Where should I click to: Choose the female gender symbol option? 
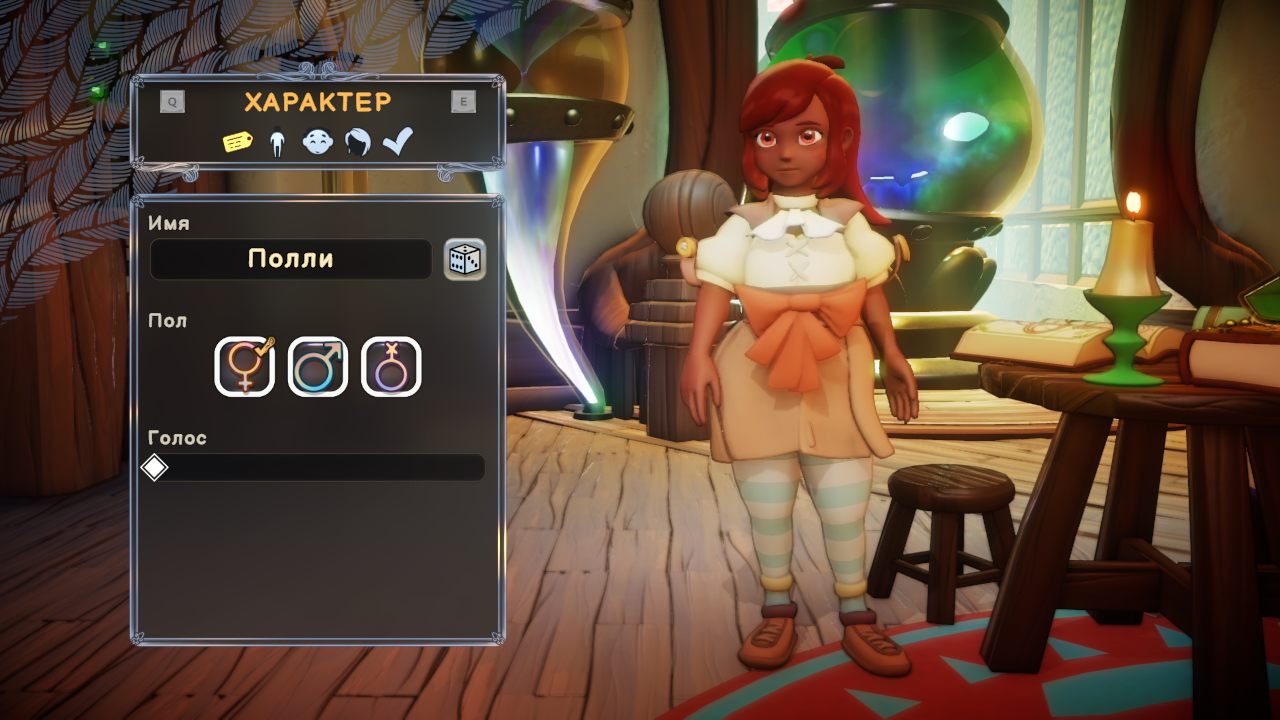245,367
